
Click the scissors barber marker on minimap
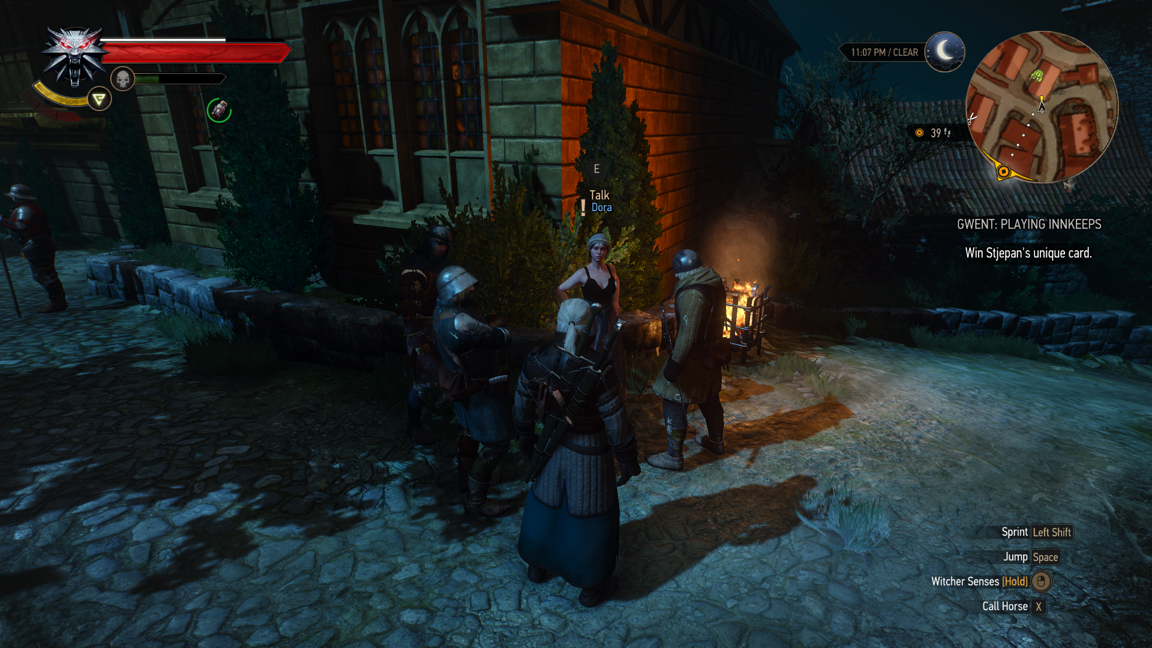pyautogui.click(x=972, y=118)
